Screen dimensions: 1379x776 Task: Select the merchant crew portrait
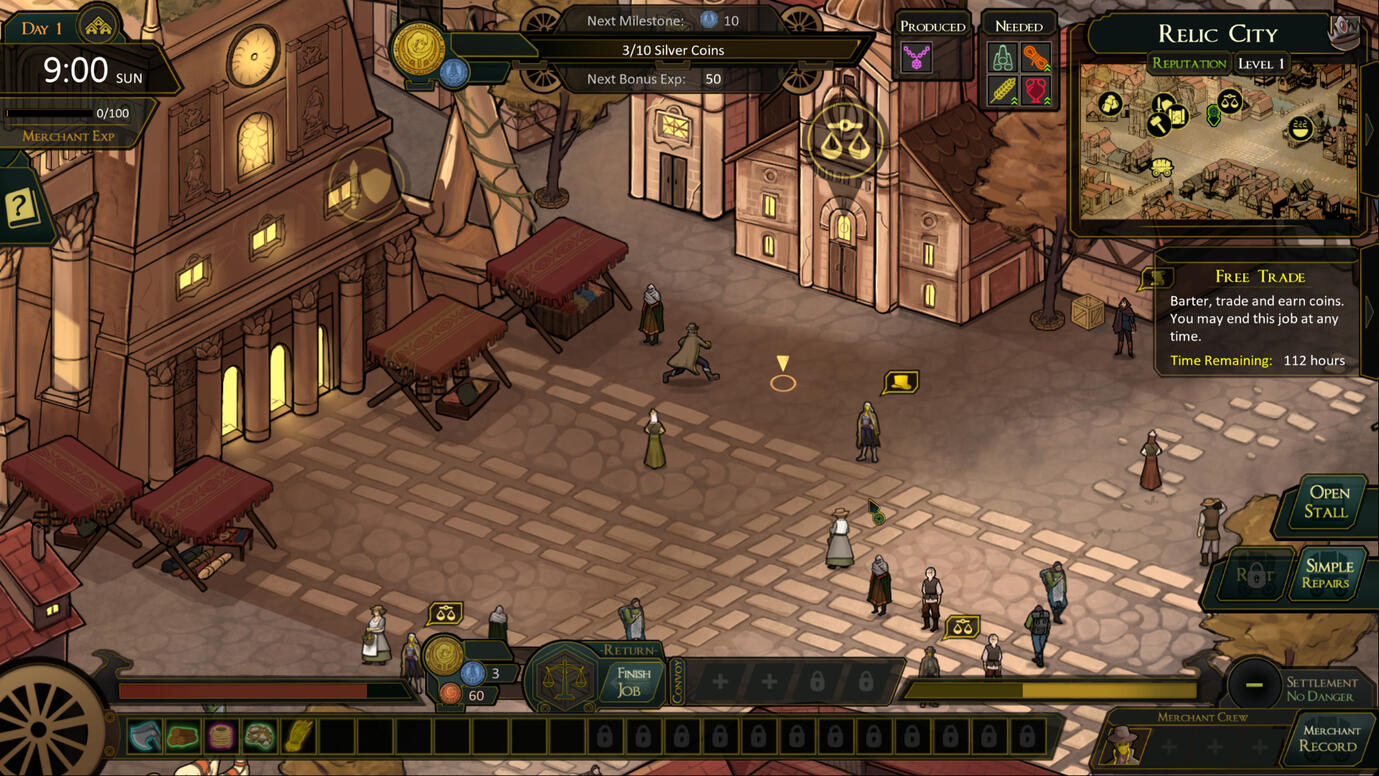1125,745
